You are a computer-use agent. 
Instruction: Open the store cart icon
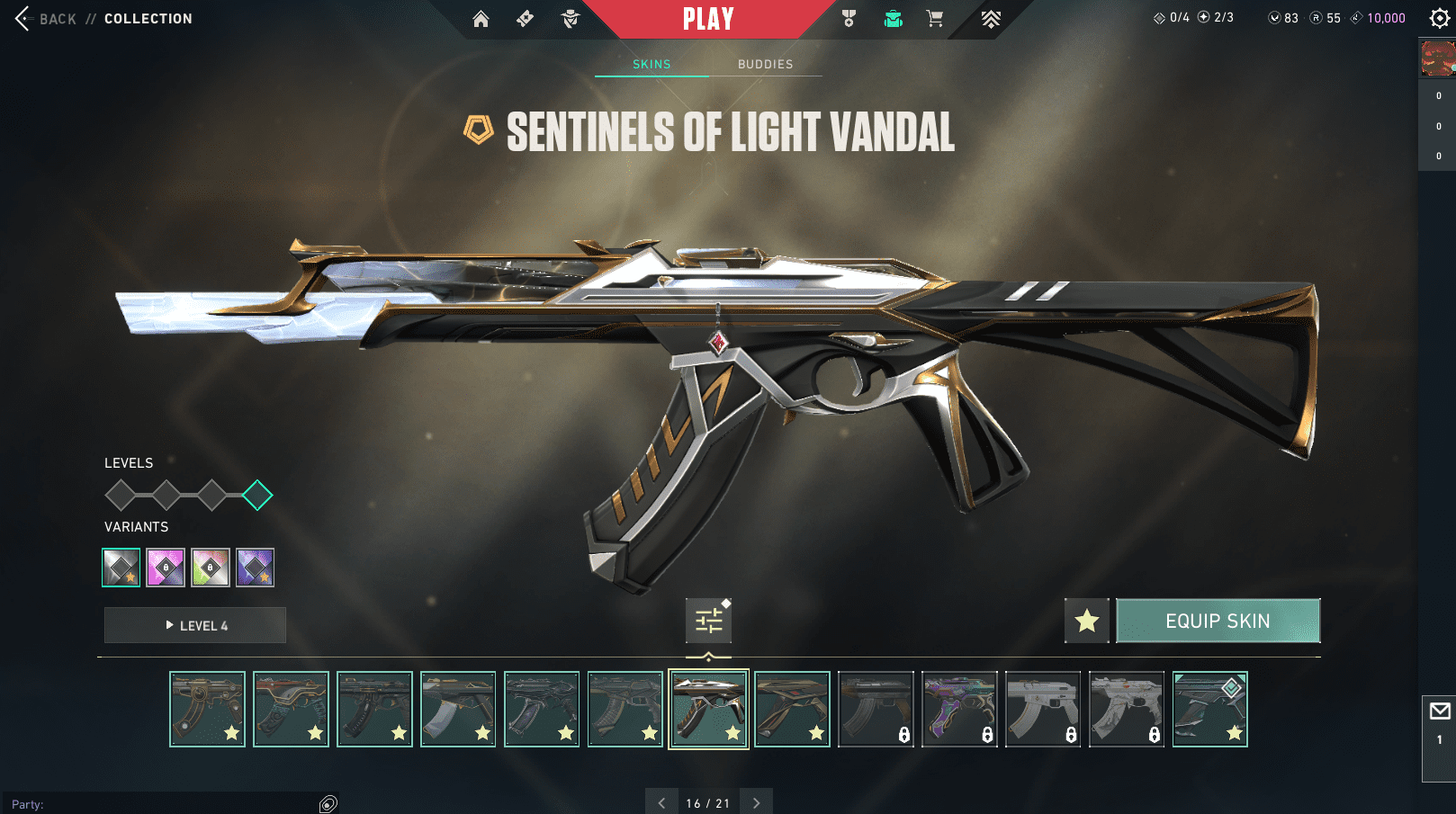coord(935,19)
